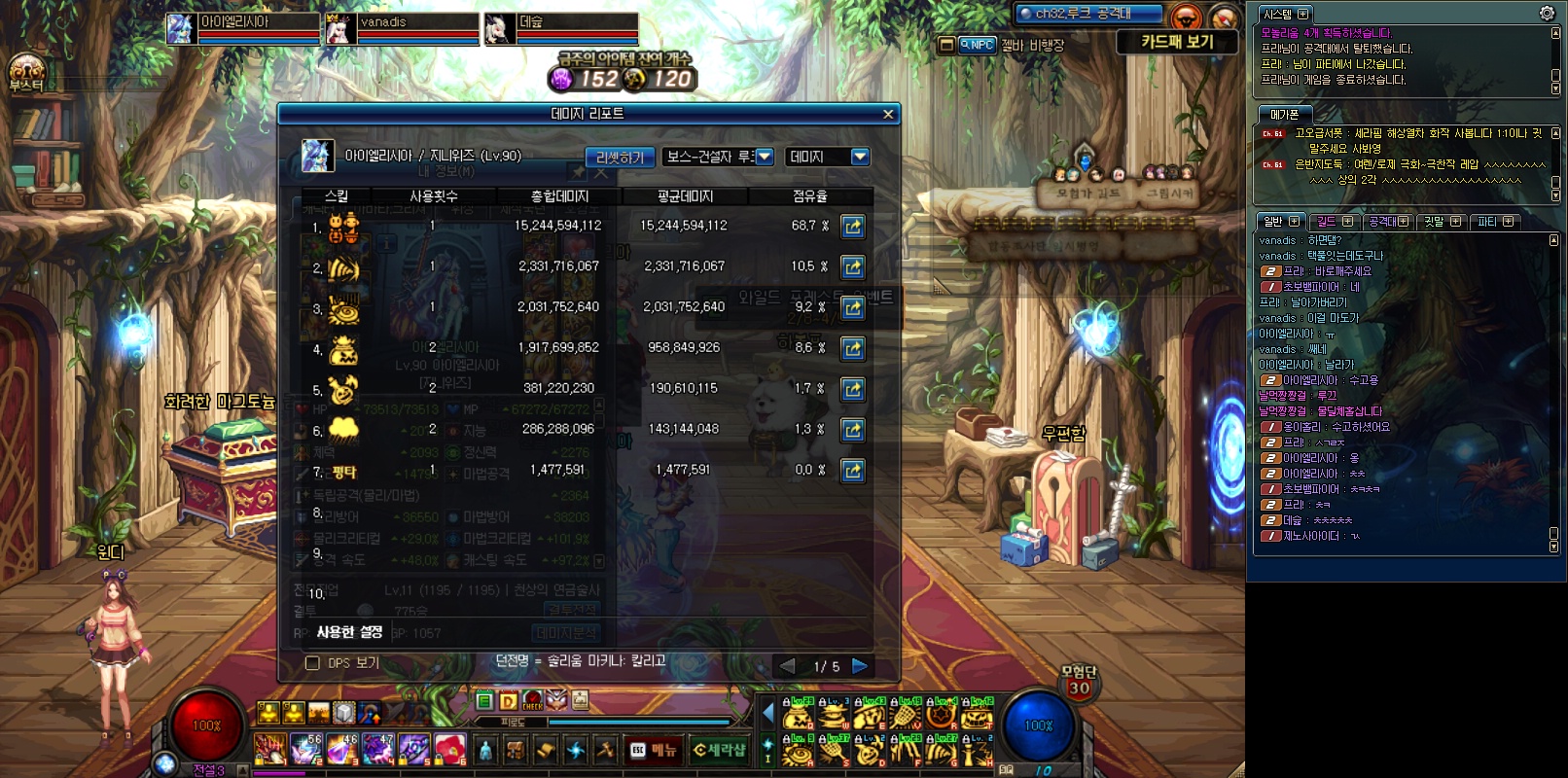Click the NPC search button
Screen dimensions: 1568x778
pos(977,45)
